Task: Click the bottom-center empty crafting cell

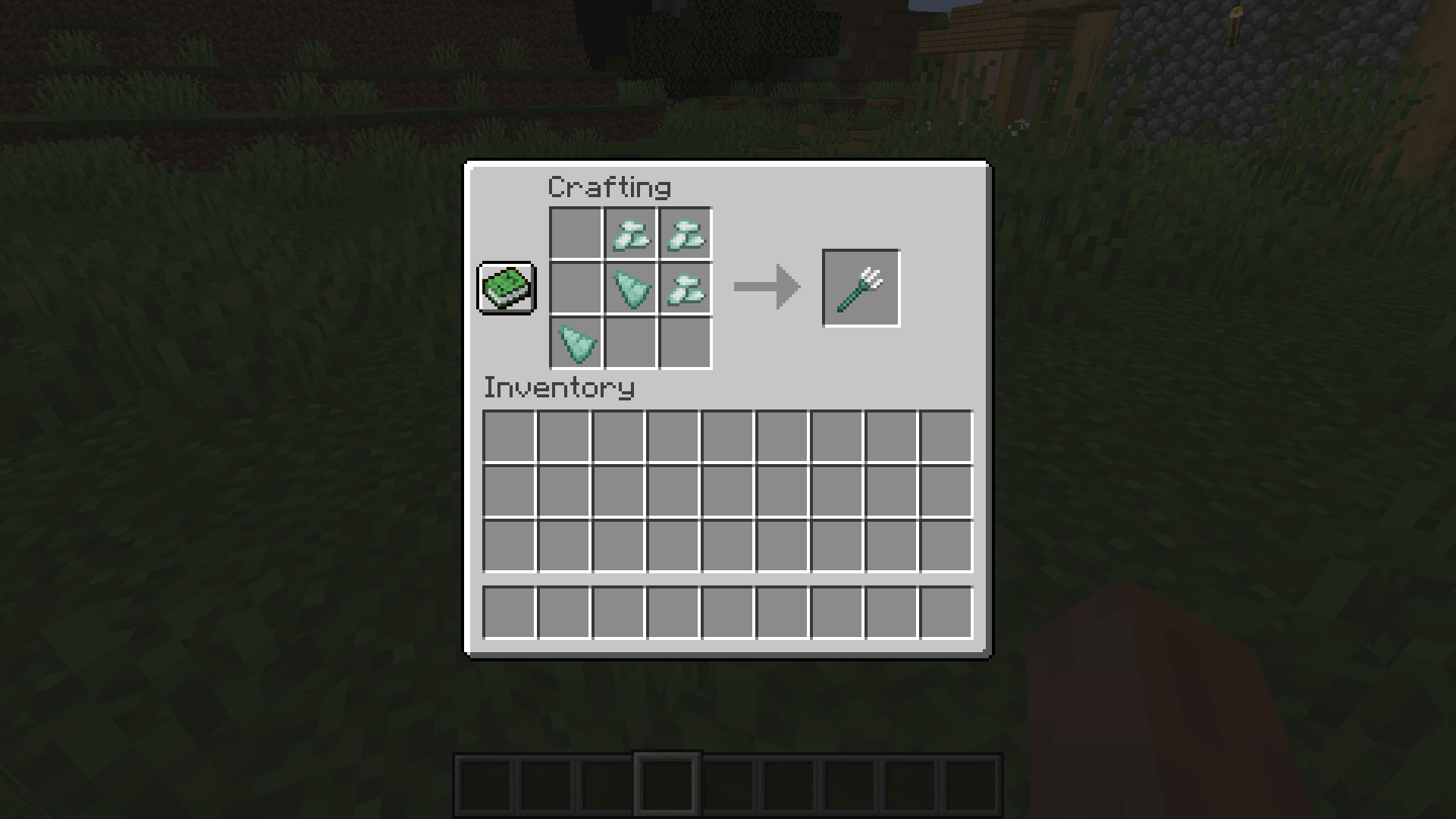Action: 629,343
